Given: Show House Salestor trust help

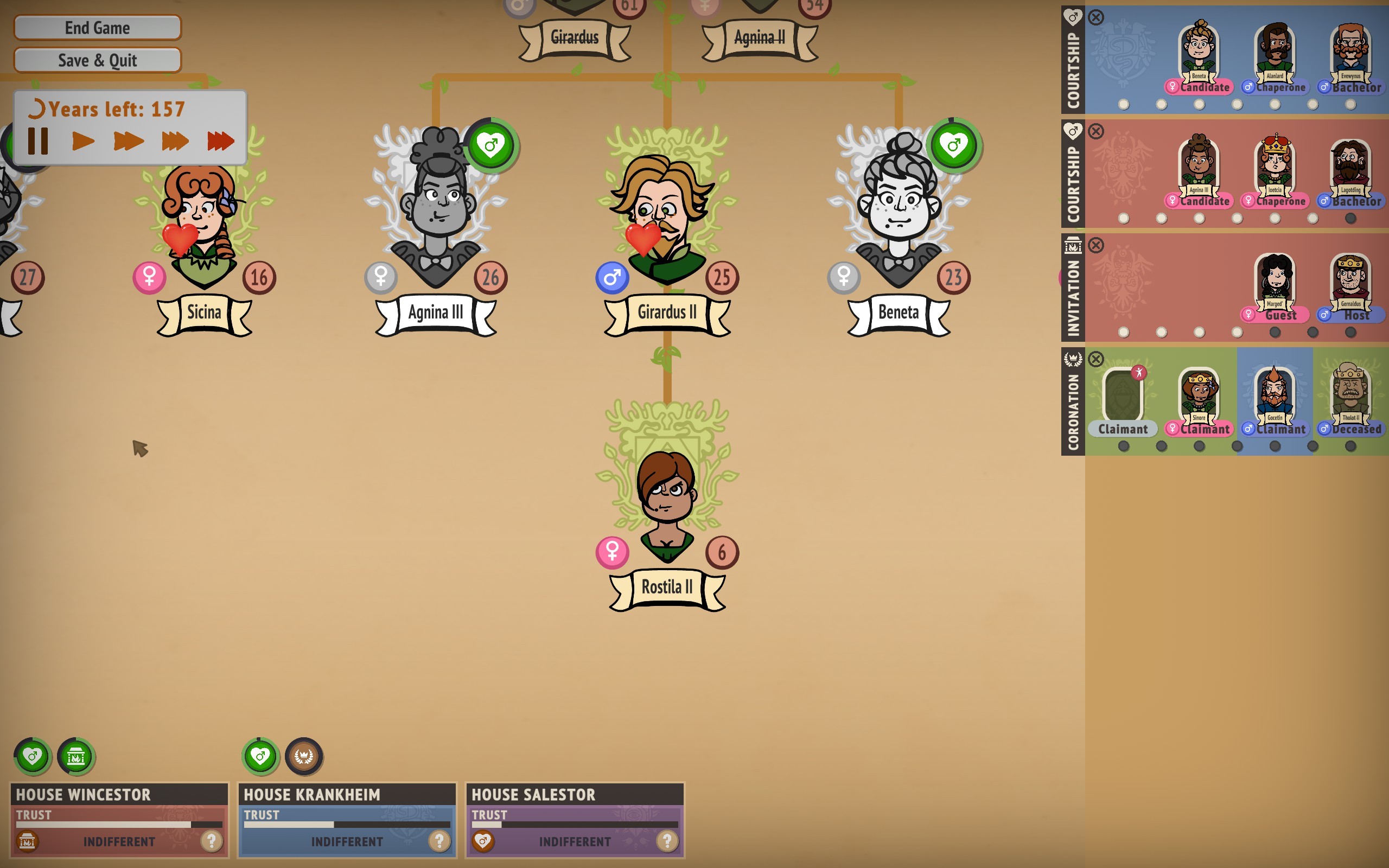Looking at the screenshot, I should [667, 841].
